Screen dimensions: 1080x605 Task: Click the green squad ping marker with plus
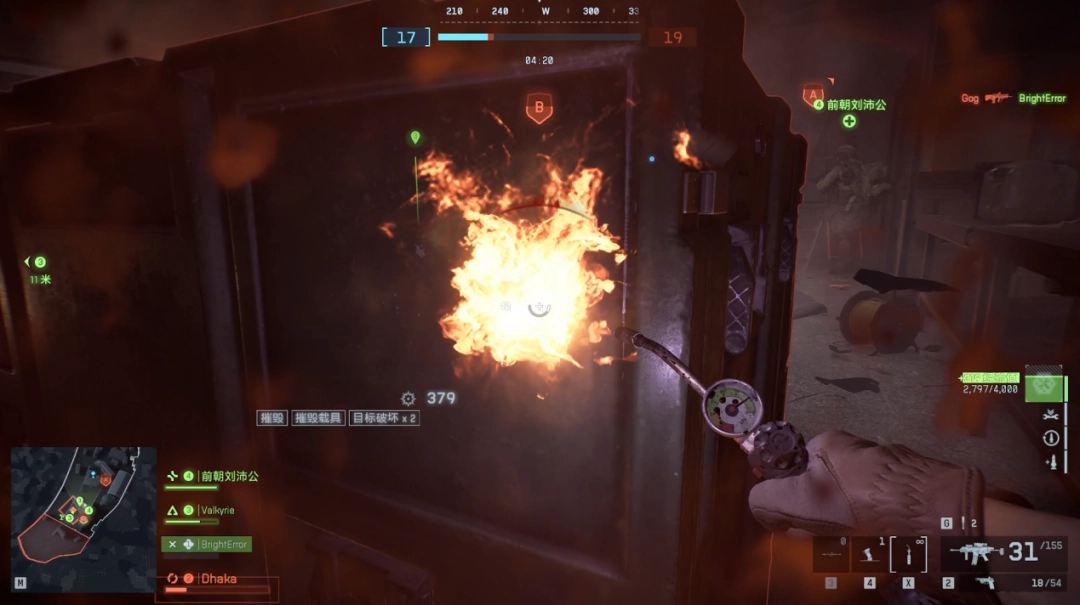coord(849,121)
